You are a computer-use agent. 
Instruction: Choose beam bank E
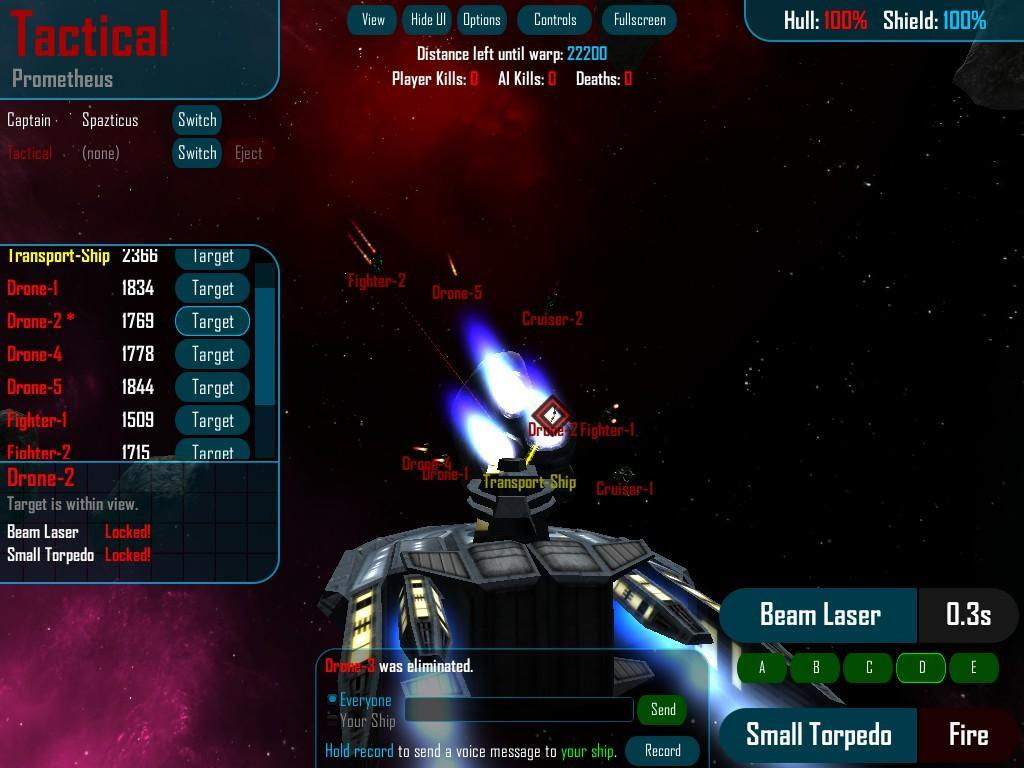click(x=973, y=668)
